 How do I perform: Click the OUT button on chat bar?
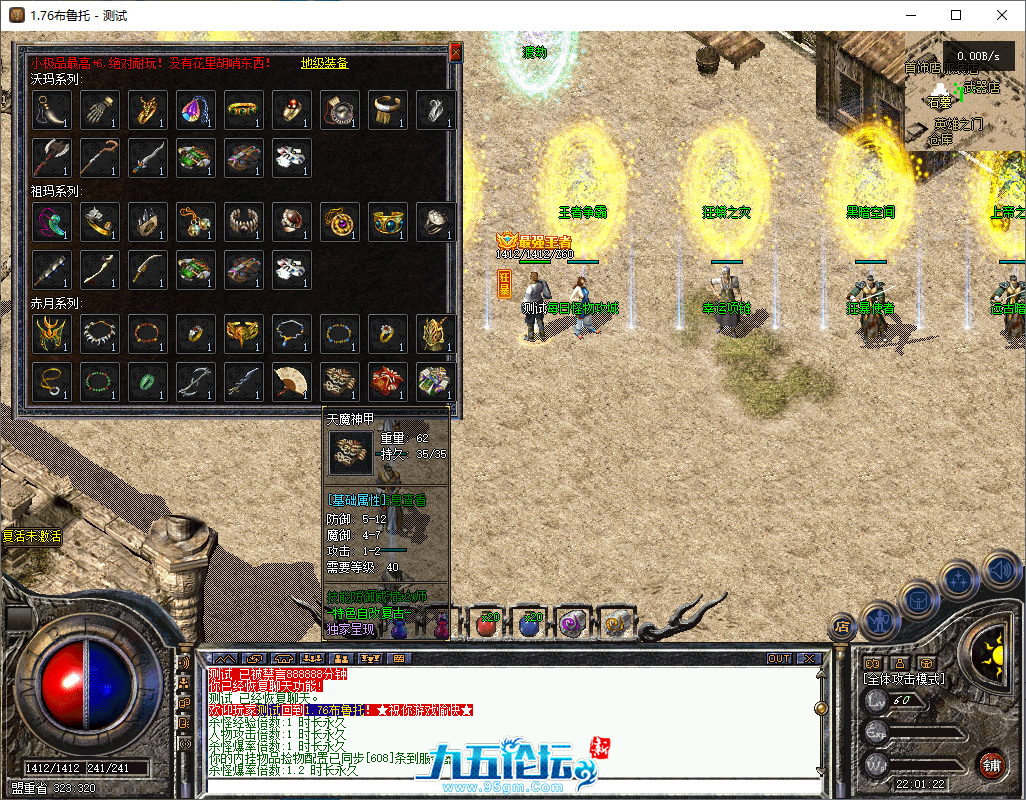[x=779, y=659]
